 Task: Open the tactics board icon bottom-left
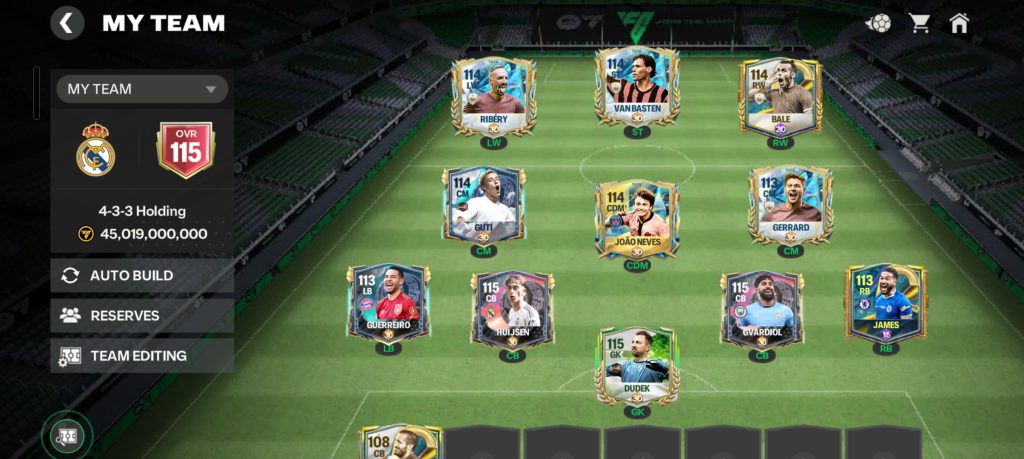click(67, 436)
